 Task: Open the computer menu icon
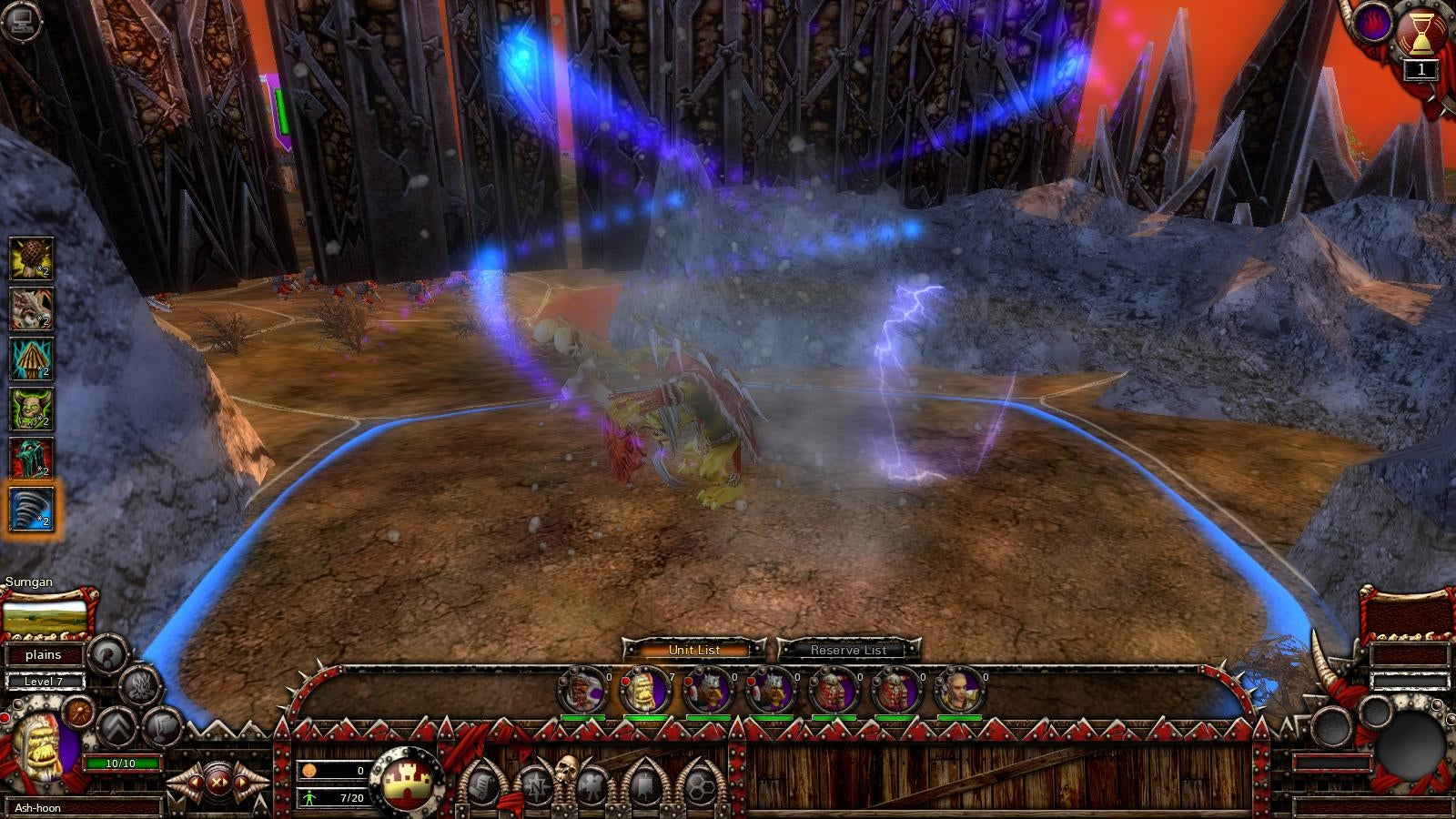(19, 20)
